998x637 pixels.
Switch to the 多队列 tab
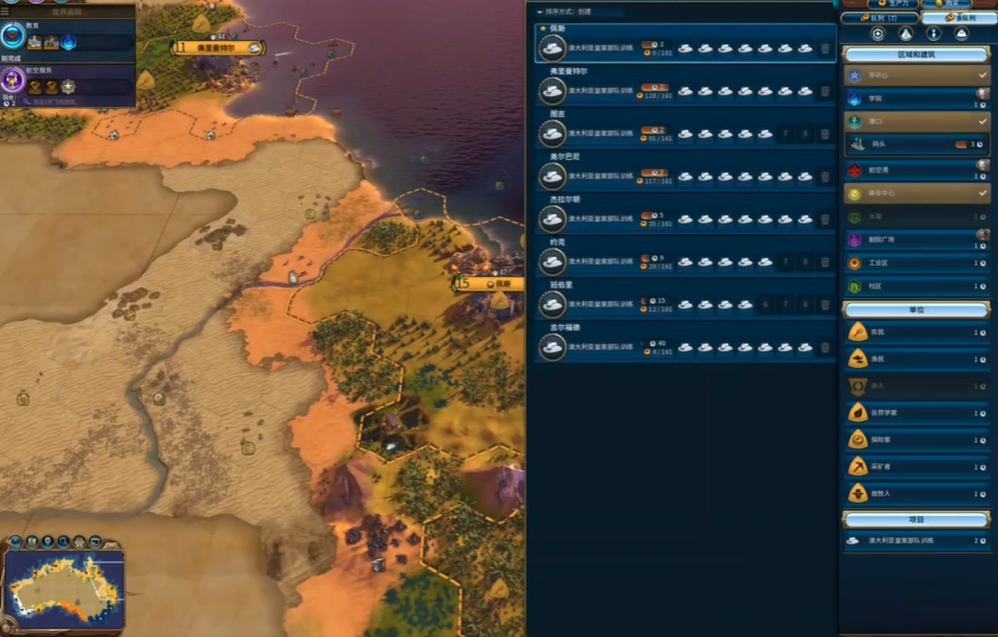(x=958, y=18)
